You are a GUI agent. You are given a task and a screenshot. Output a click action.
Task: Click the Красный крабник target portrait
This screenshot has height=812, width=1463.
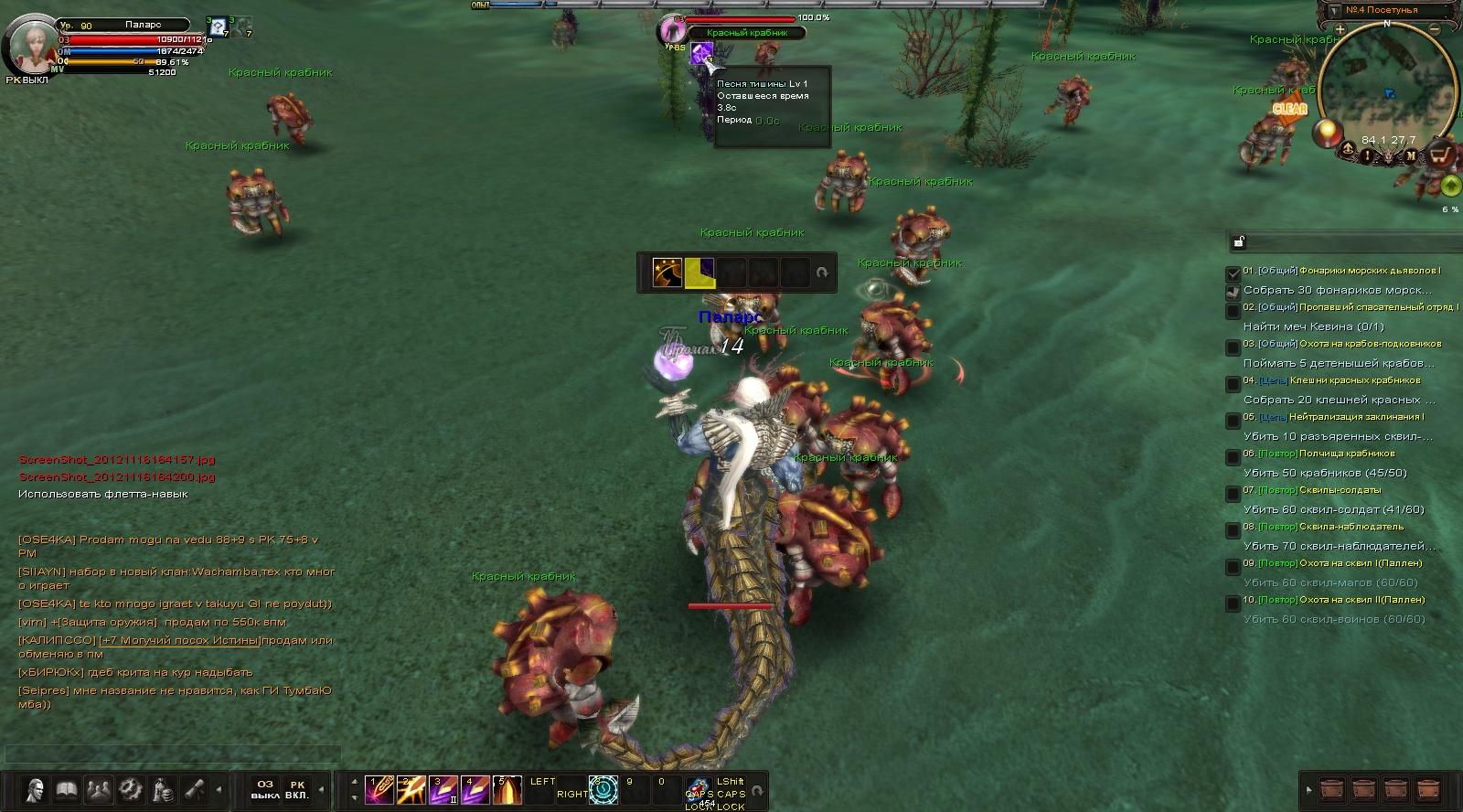click(x=672, y=30)
